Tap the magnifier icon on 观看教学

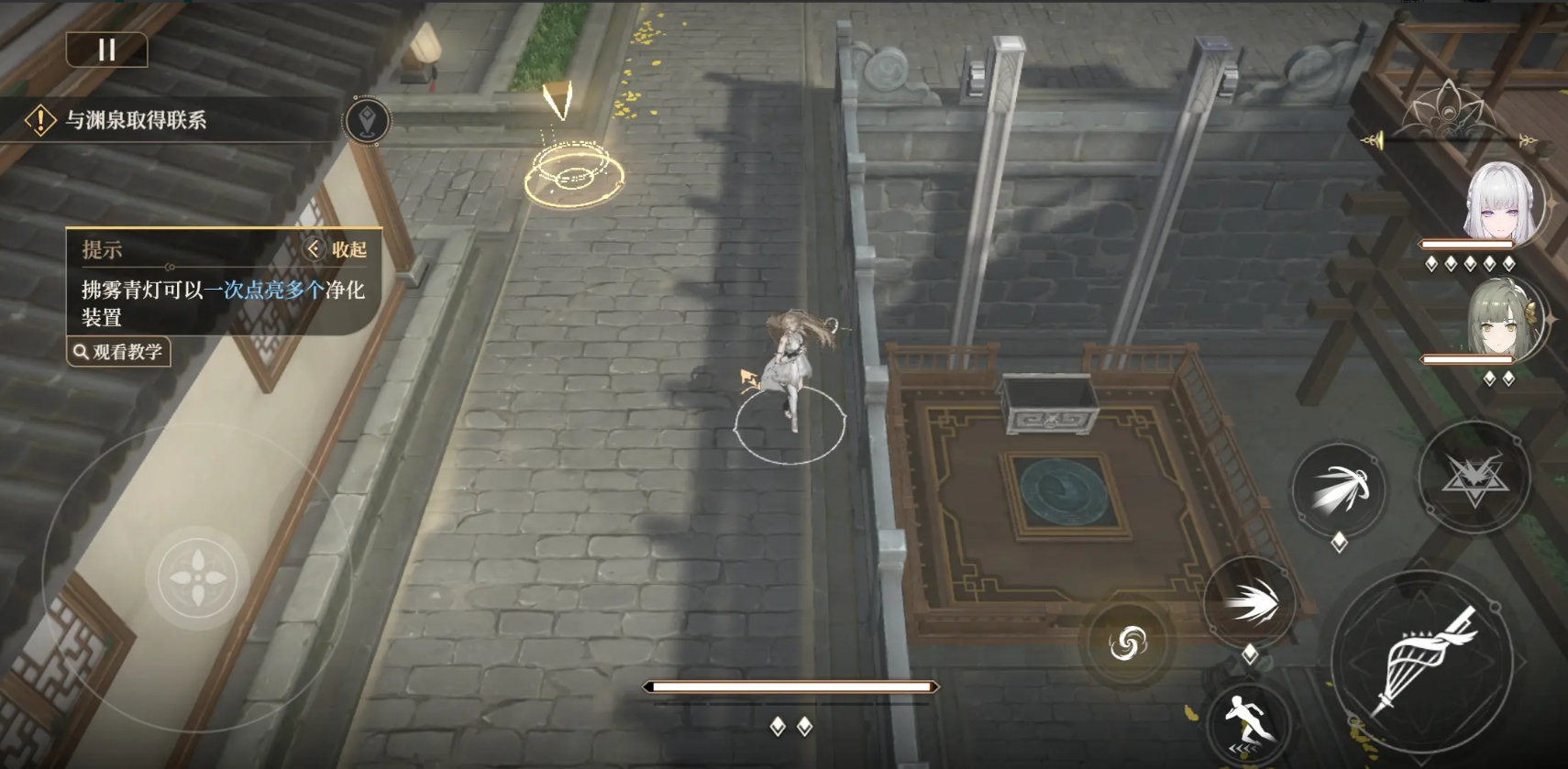point(80,353)
